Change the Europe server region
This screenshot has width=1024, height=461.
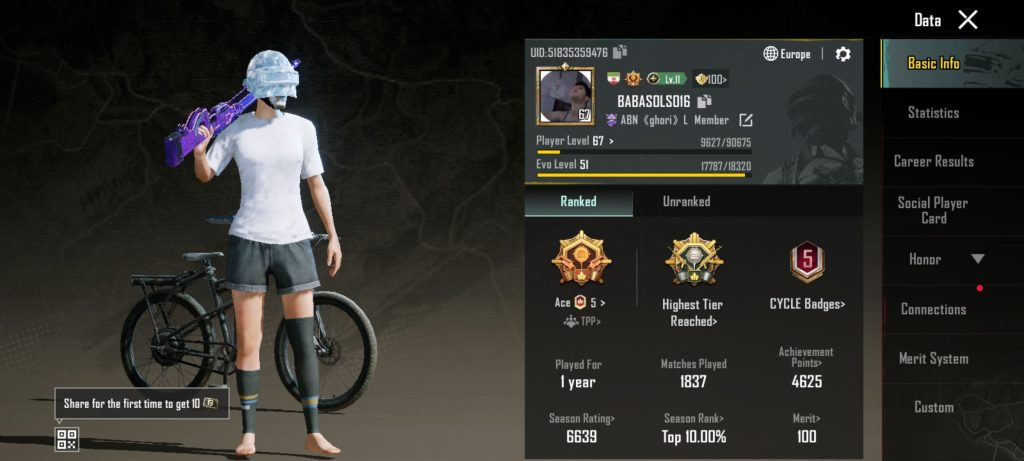(x=787, y=54)
